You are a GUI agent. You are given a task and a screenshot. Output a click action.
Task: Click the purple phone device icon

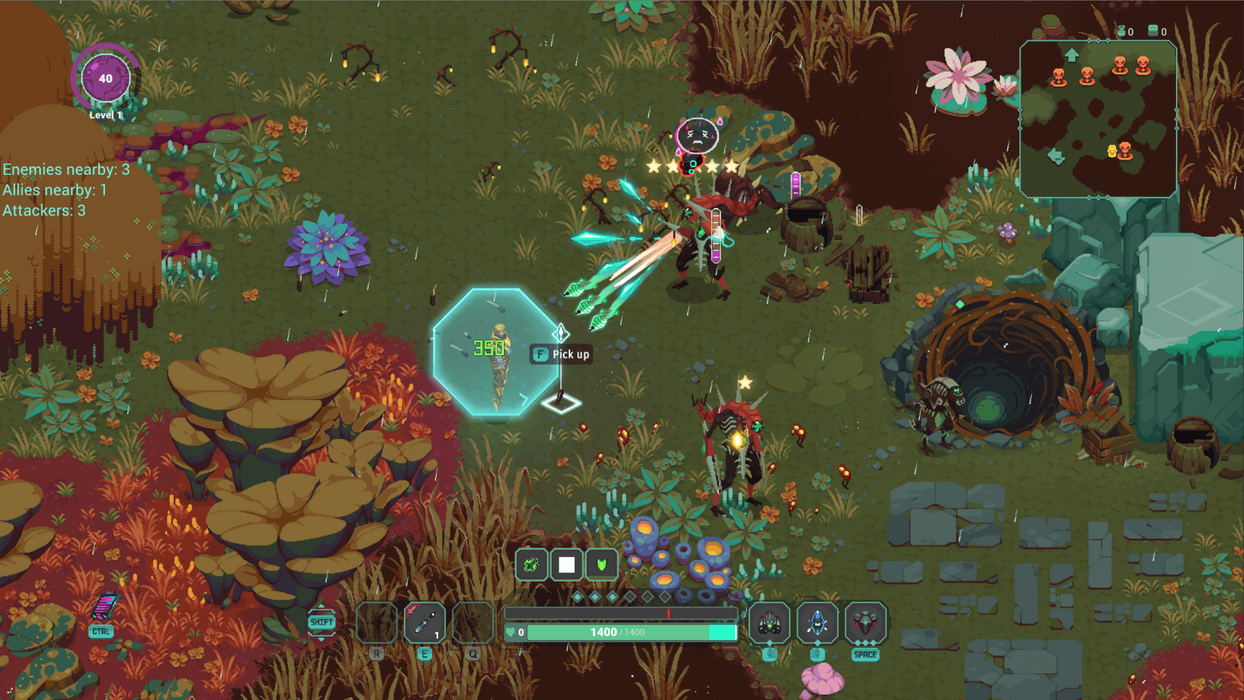coord(103,606)
